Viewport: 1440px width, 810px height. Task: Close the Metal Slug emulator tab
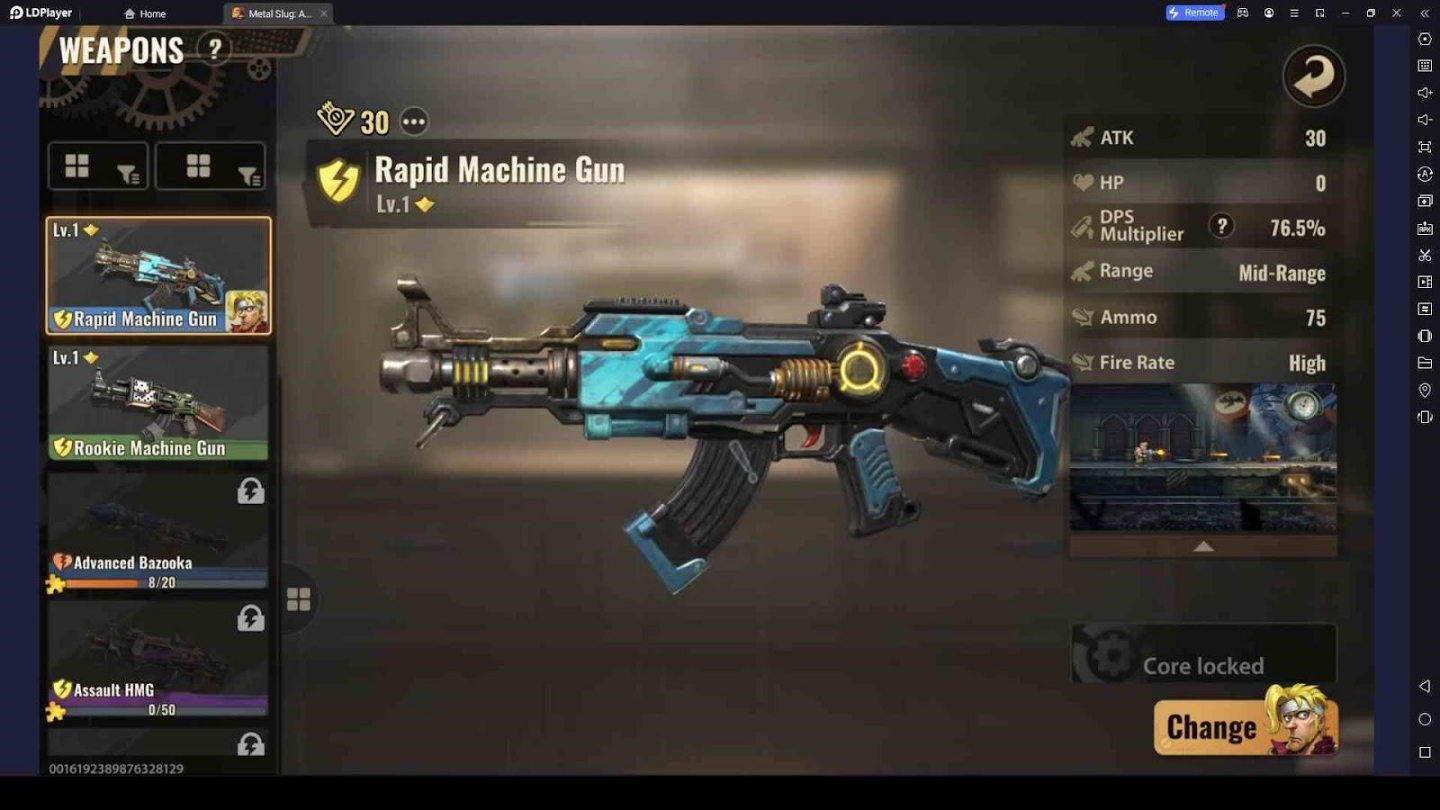point(323,13)
